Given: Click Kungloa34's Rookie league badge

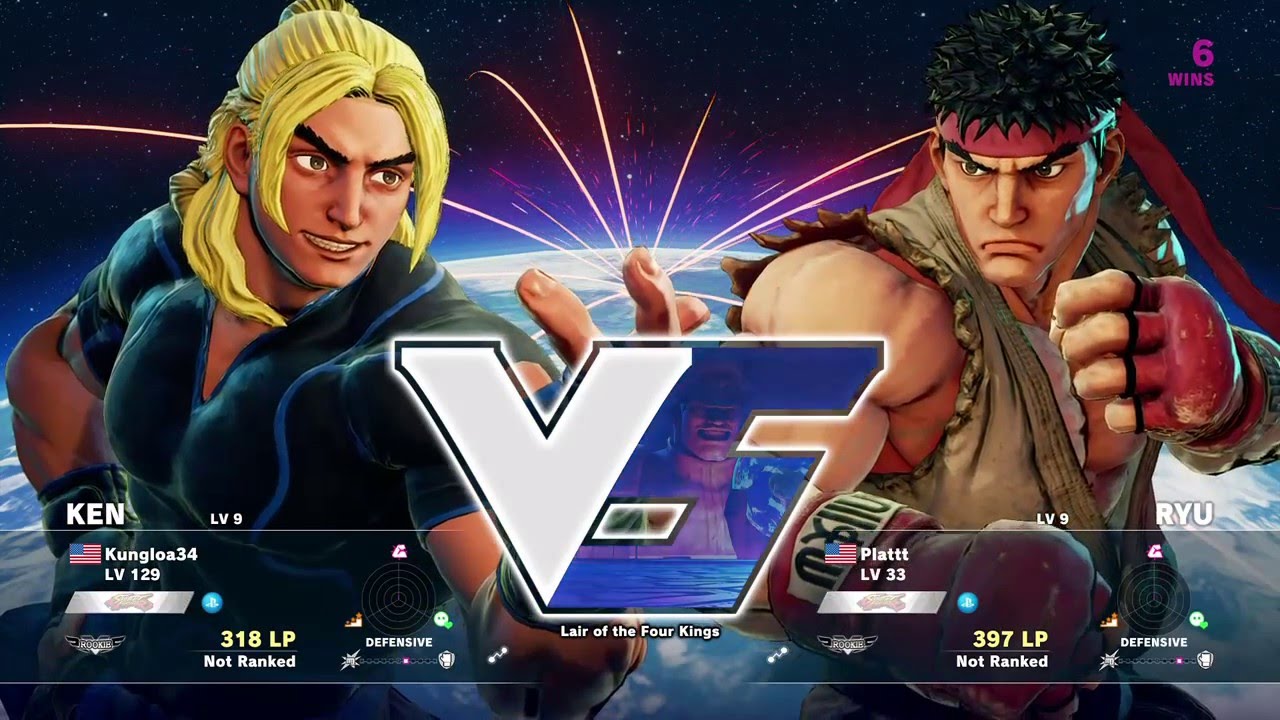Looking at the screenshot, I should (95, 644).
